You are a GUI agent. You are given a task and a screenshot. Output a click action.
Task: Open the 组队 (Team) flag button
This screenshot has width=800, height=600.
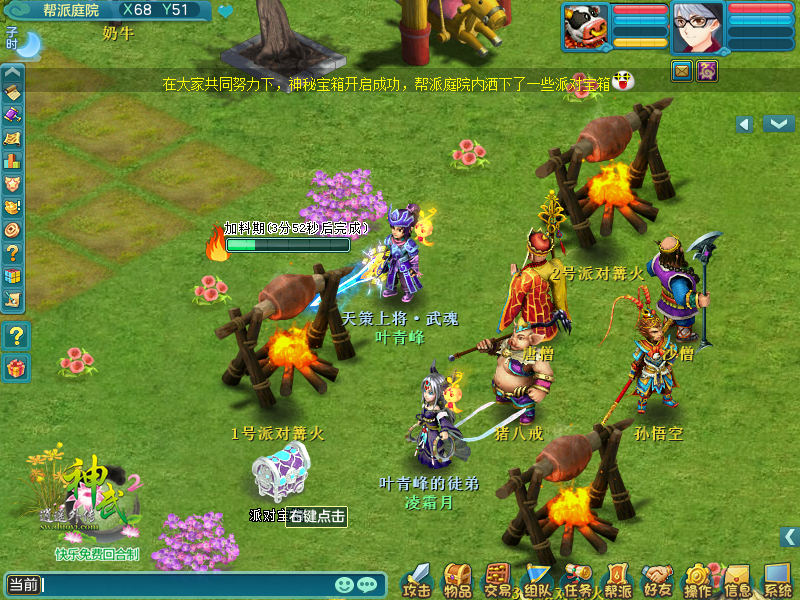pos(538,579)
